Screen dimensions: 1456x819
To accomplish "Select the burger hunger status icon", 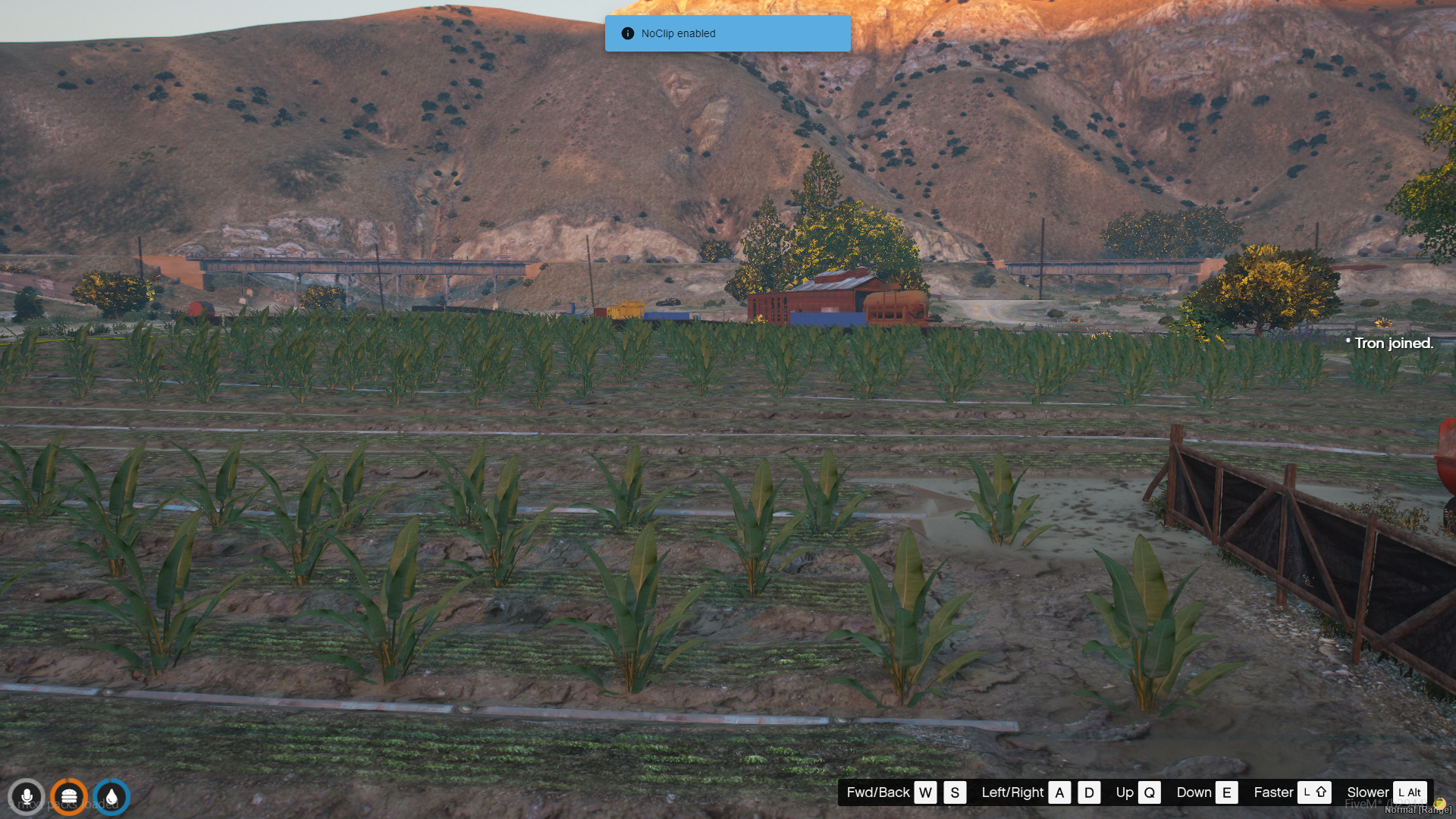I will click(69, 797).
